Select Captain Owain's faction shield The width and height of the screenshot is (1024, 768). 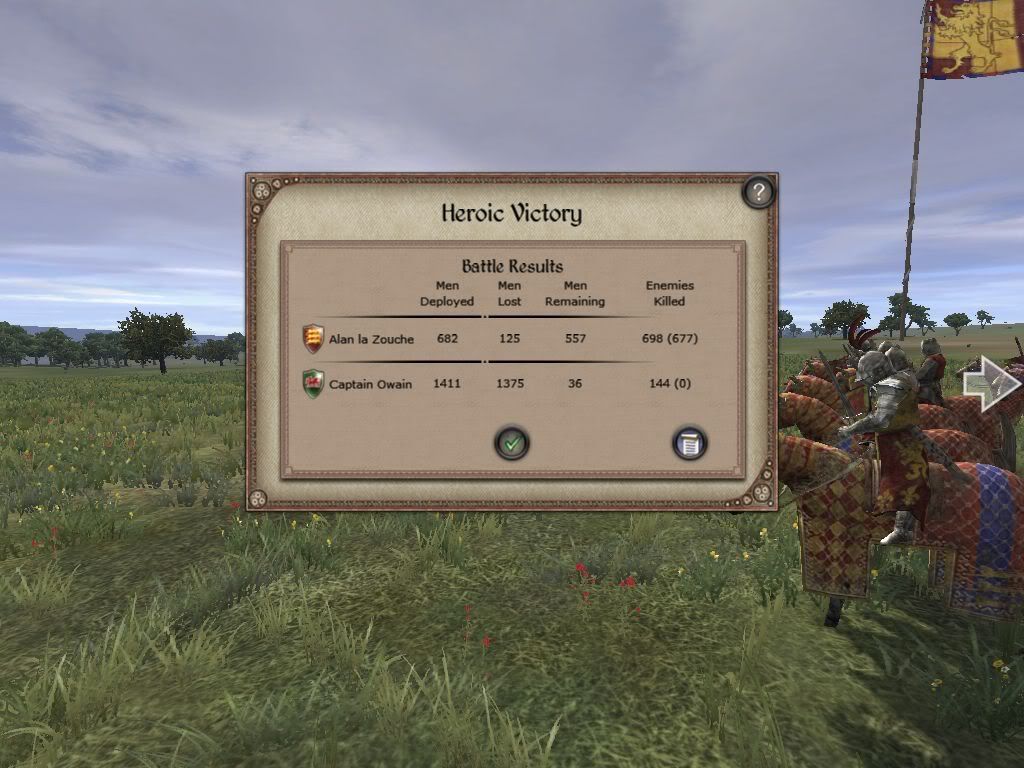pos(314,384)
